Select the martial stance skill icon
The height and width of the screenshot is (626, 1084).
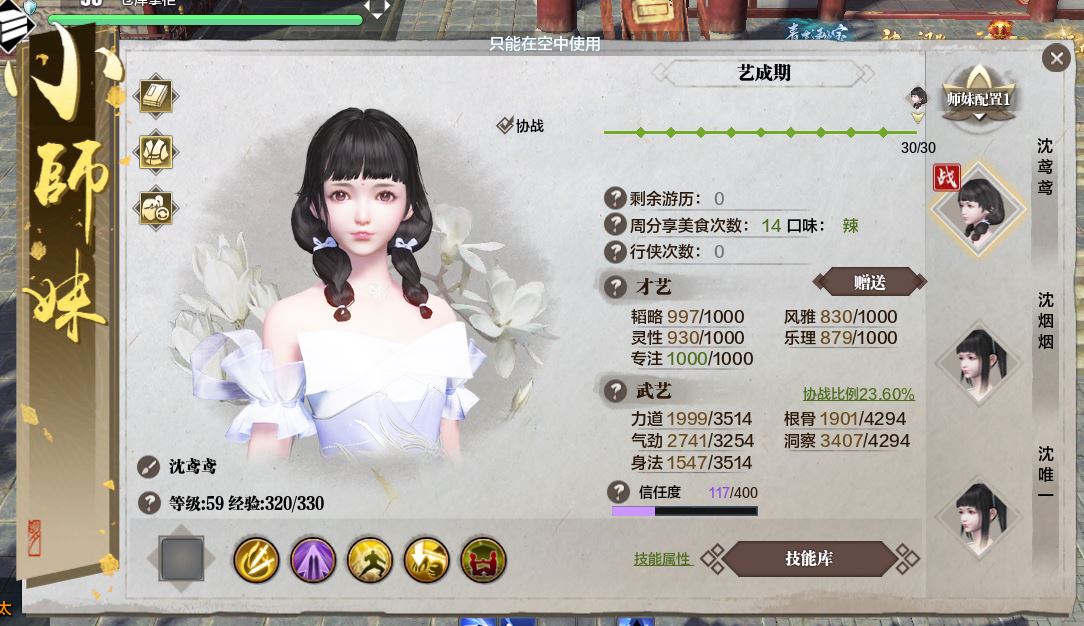pyautogui.click(x=369, y=559)
